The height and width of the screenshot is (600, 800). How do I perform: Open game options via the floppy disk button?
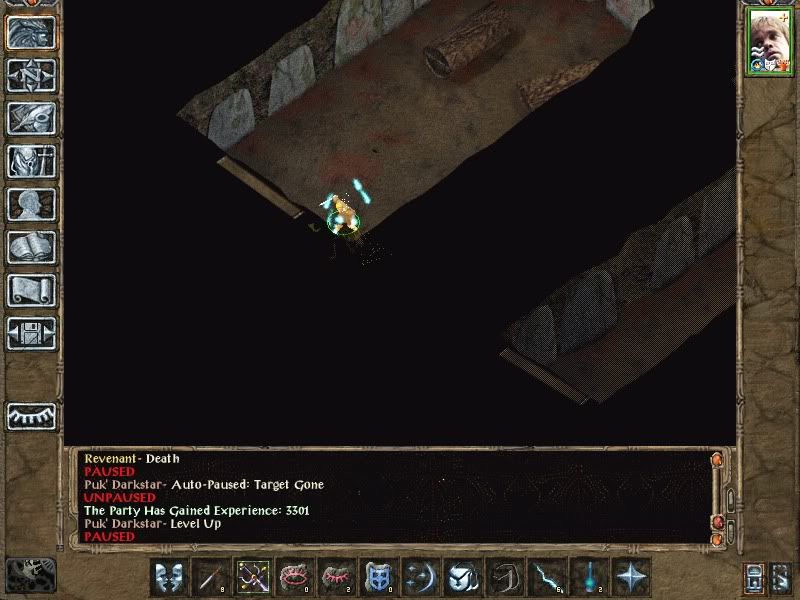[30, 333]
